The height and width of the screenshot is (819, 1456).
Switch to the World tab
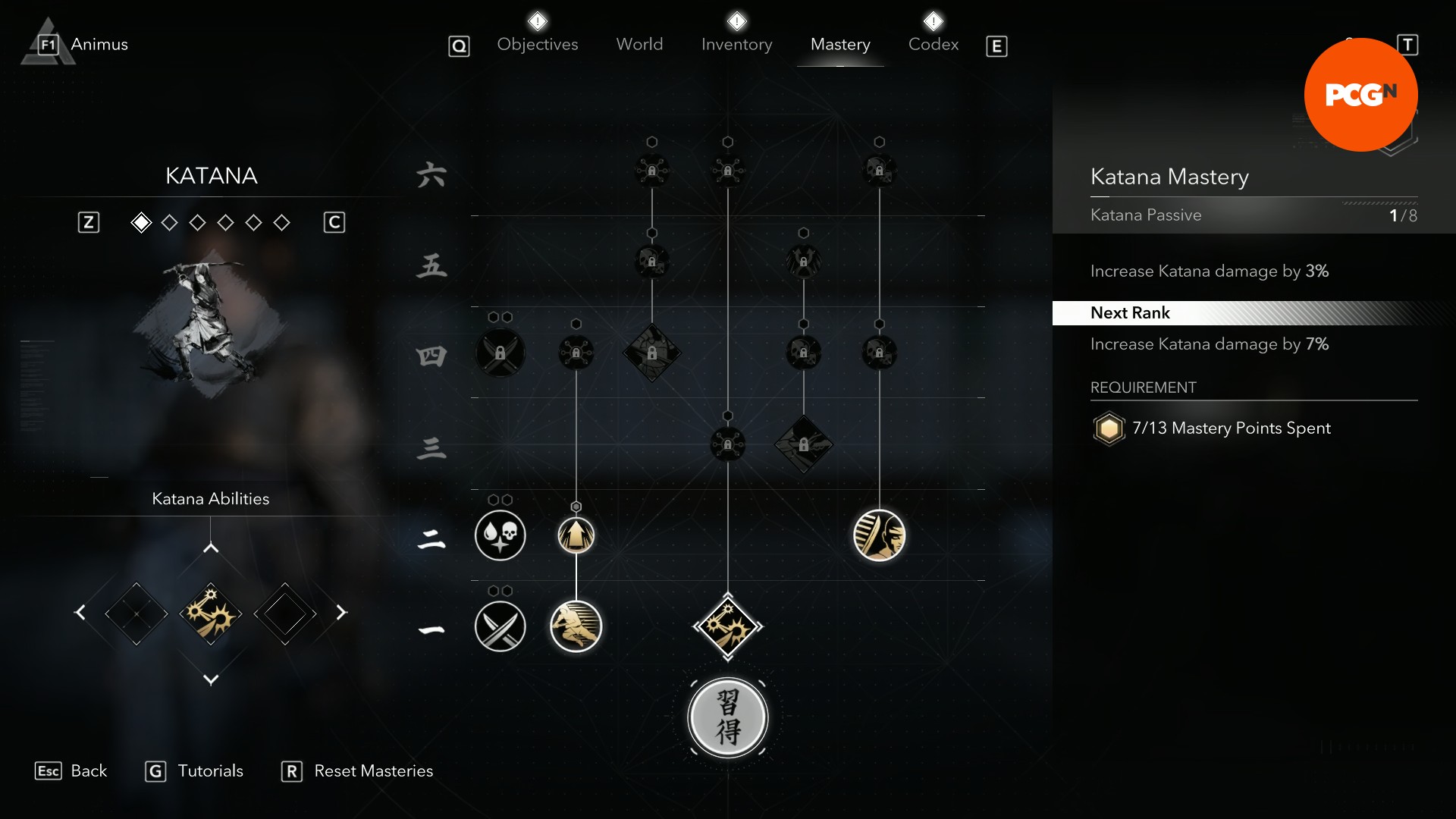639,45
